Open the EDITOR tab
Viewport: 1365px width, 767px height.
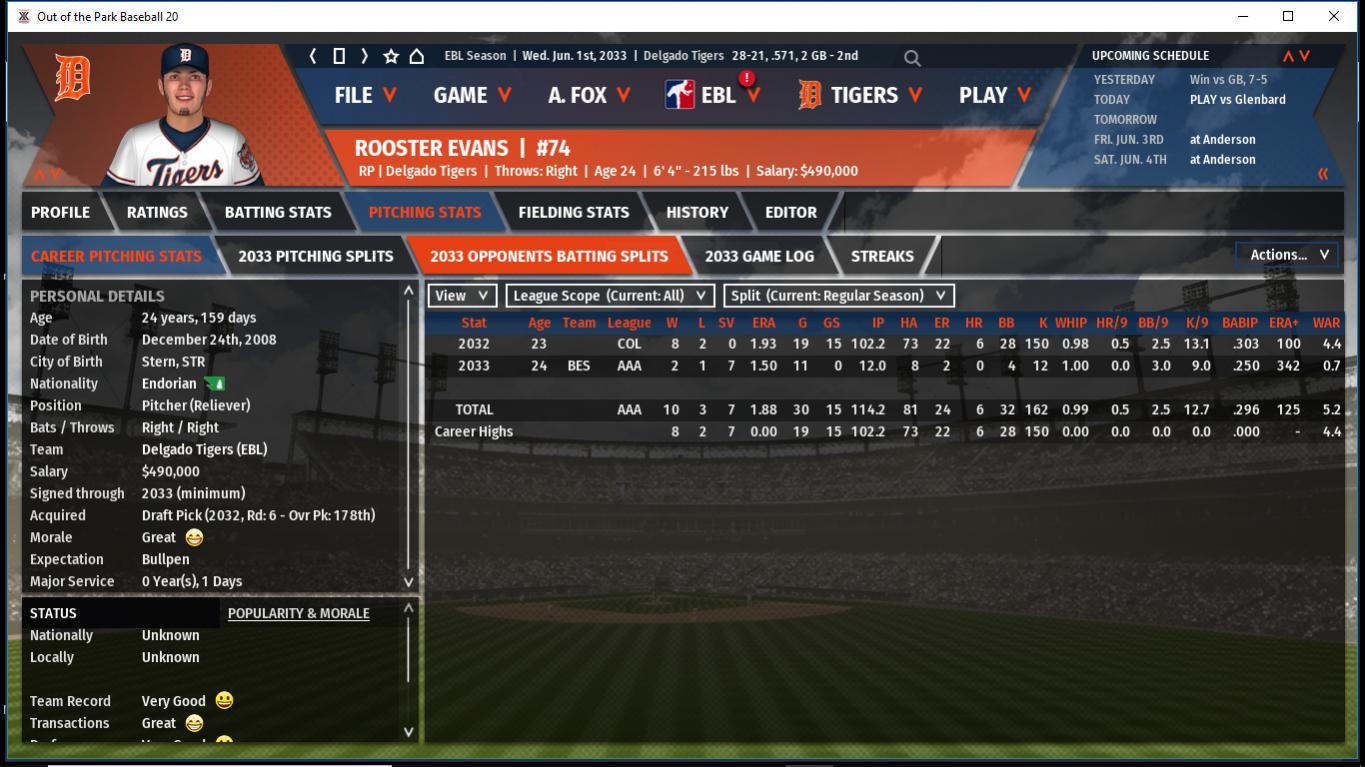pyautogui.click(x=791, y=212)
